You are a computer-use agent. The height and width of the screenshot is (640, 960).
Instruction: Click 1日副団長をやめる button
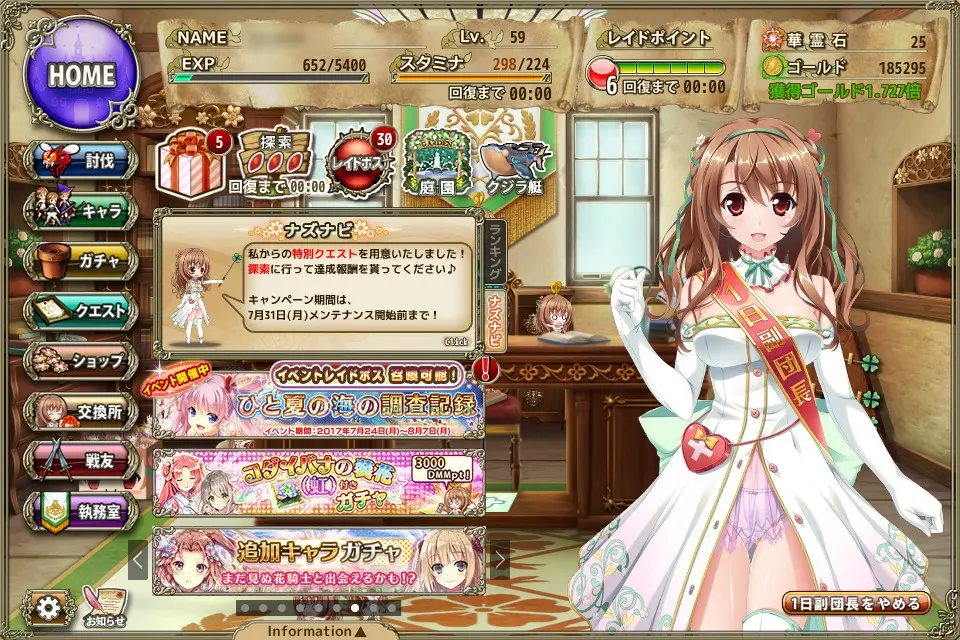click(857, 604)
